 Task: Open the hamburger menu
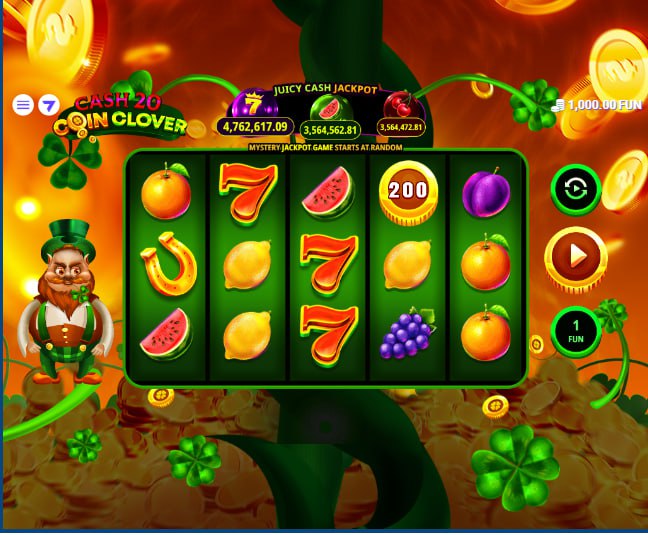22,105
